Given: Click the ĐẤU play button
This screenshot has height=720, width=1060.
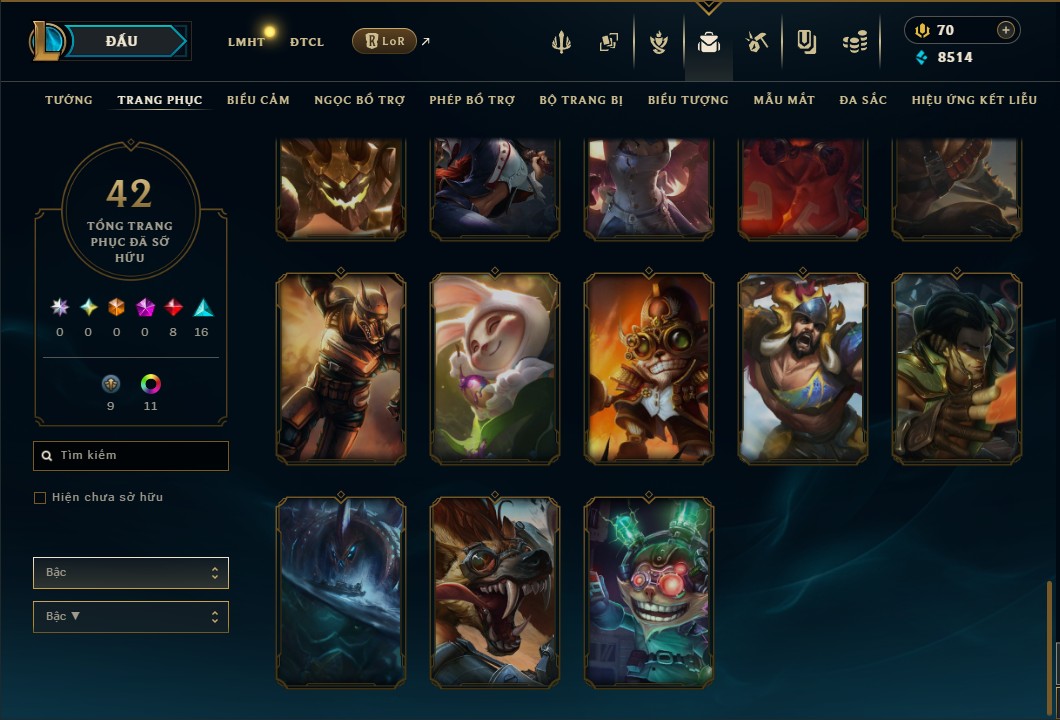Looking at the screenshot, I should tap(120, 41).
